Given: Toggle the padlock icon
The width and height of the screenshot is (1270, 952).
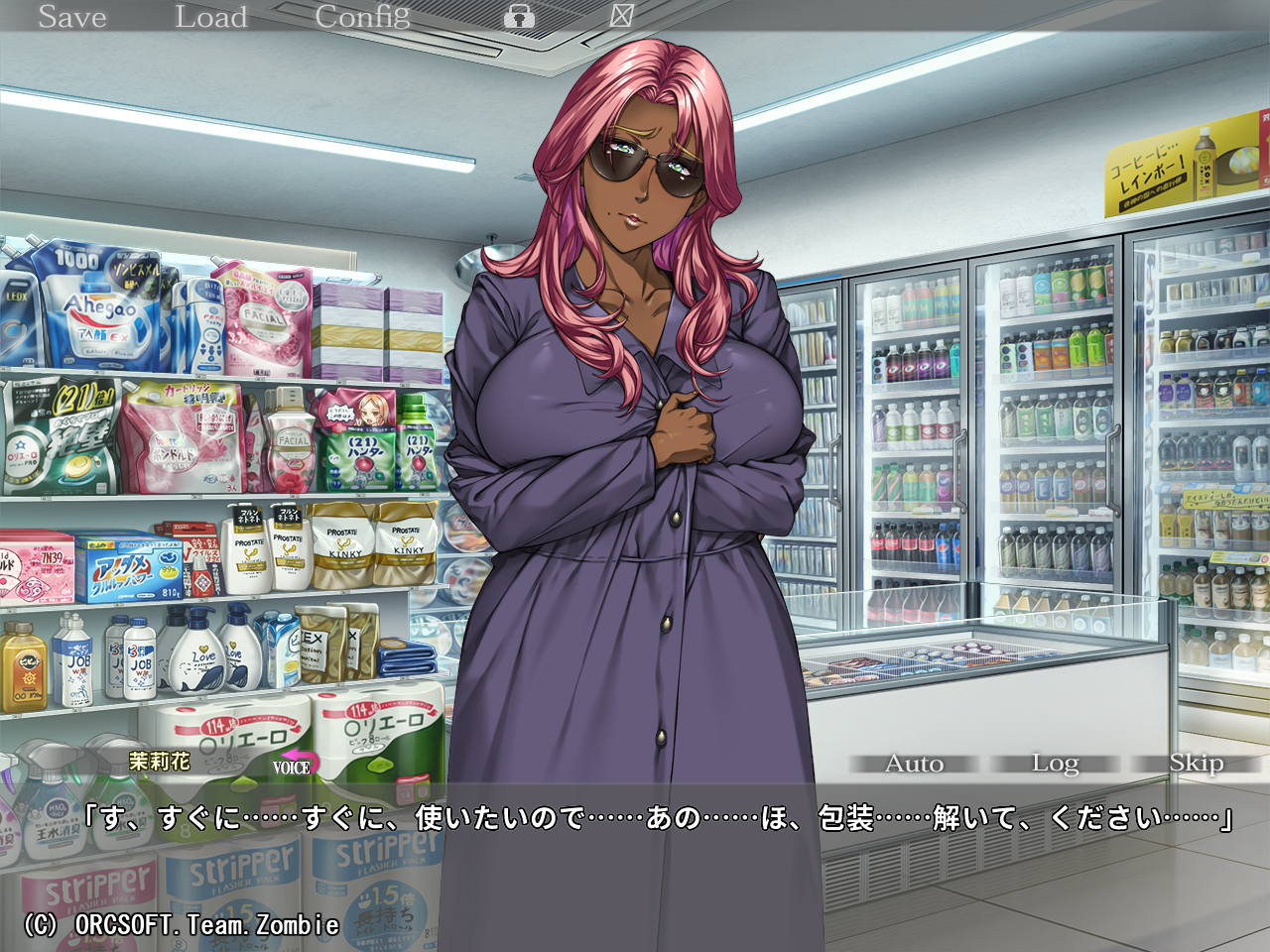Looking at the screenshot, I should pos(519,16).
